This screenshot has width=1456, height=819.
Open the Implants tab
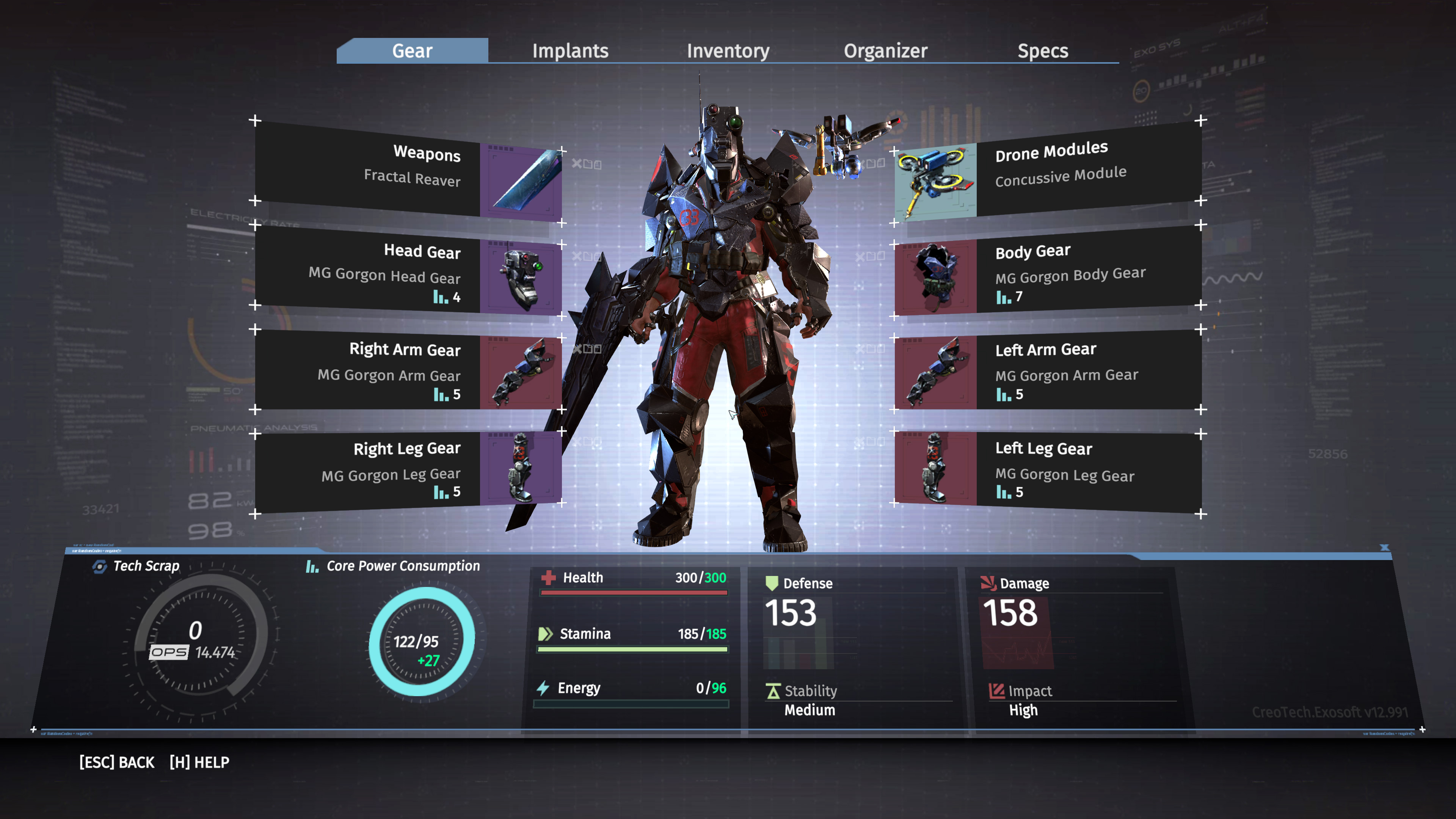(x=570, y=51)
